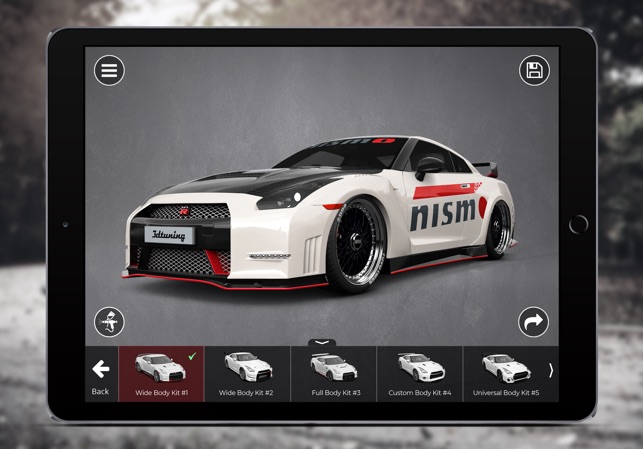The image size is (643, 449).
Task: Go back with the Back arrow
Action: [x=100, y=374]
